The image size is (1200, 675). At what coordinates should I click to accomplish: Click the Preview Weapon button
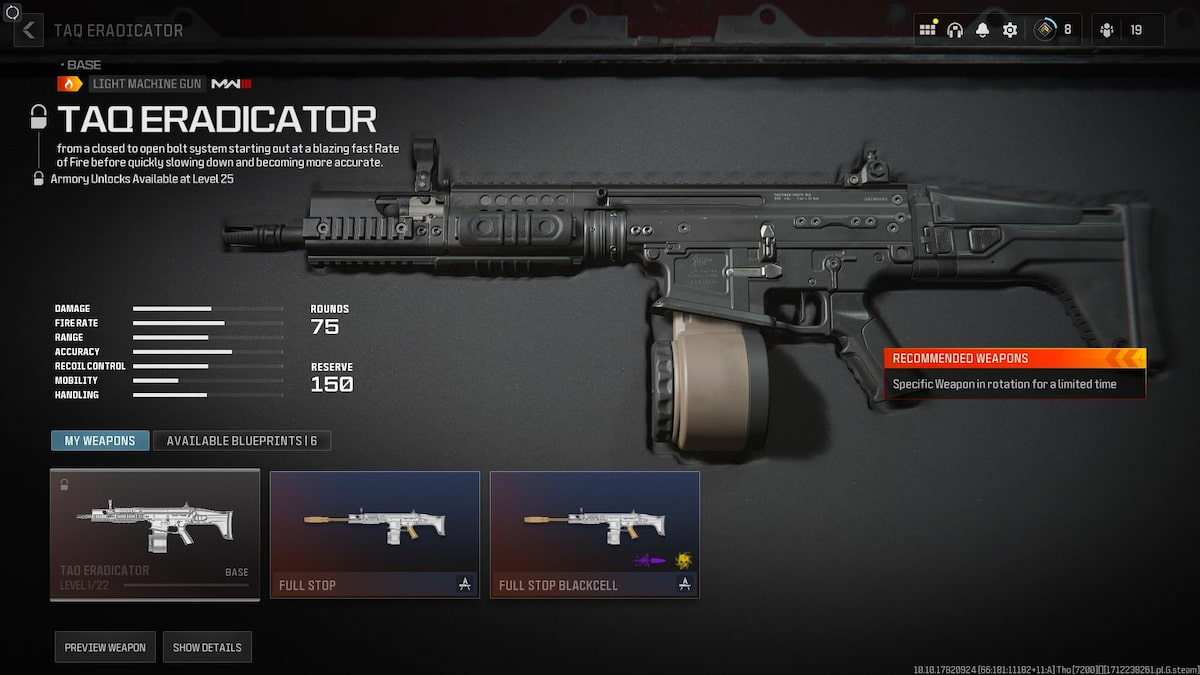105,647
